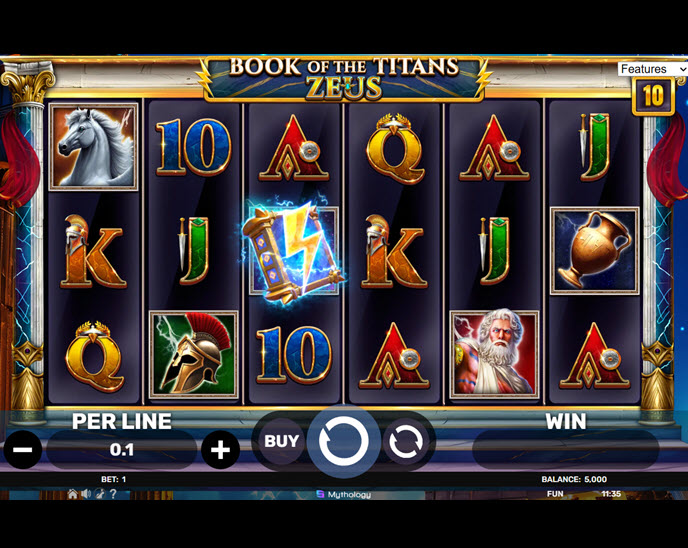Decrease the per line bet

23,450
